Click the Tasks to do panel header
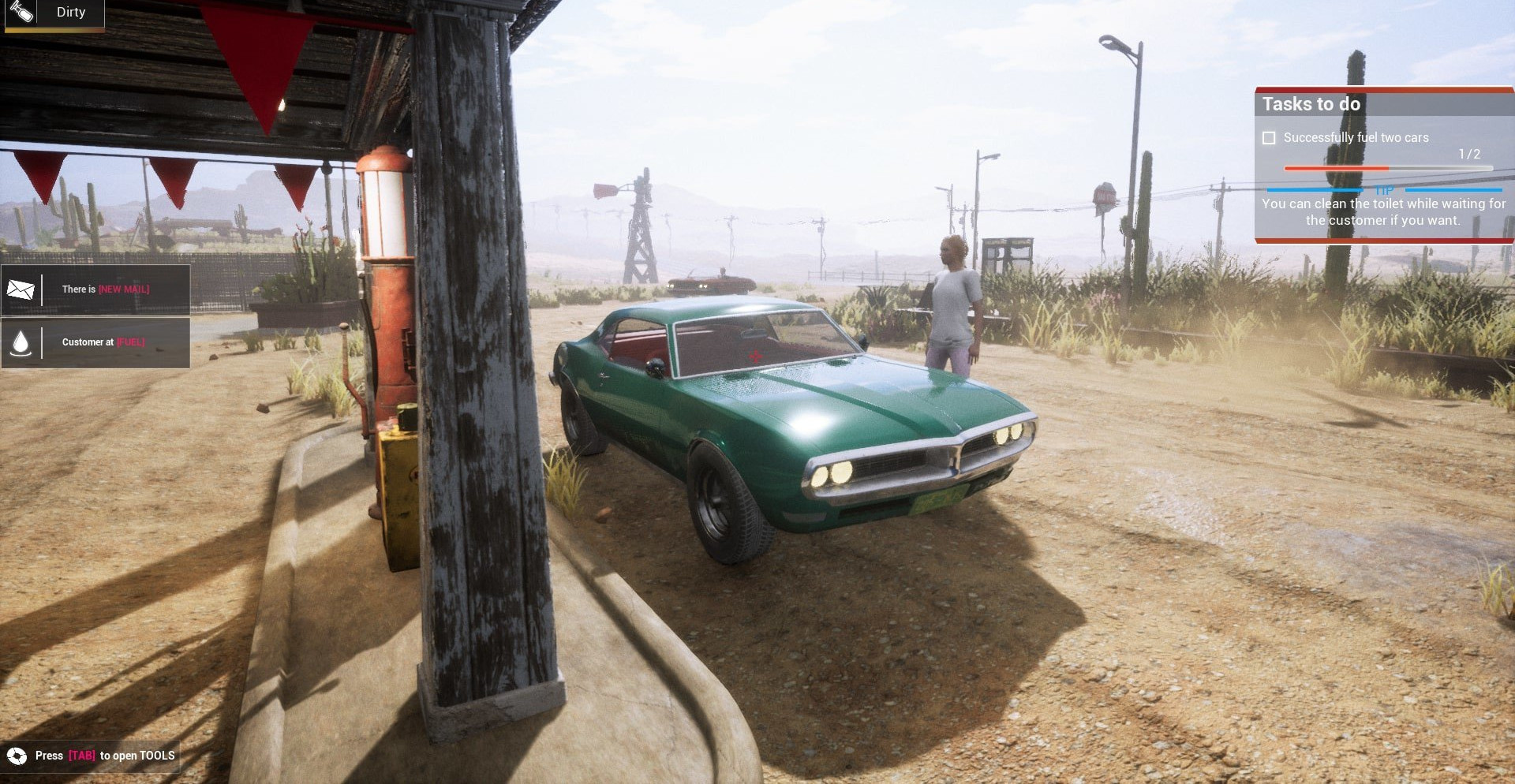The height and width of the screenshot is (784, 1515). (1311, 104)
